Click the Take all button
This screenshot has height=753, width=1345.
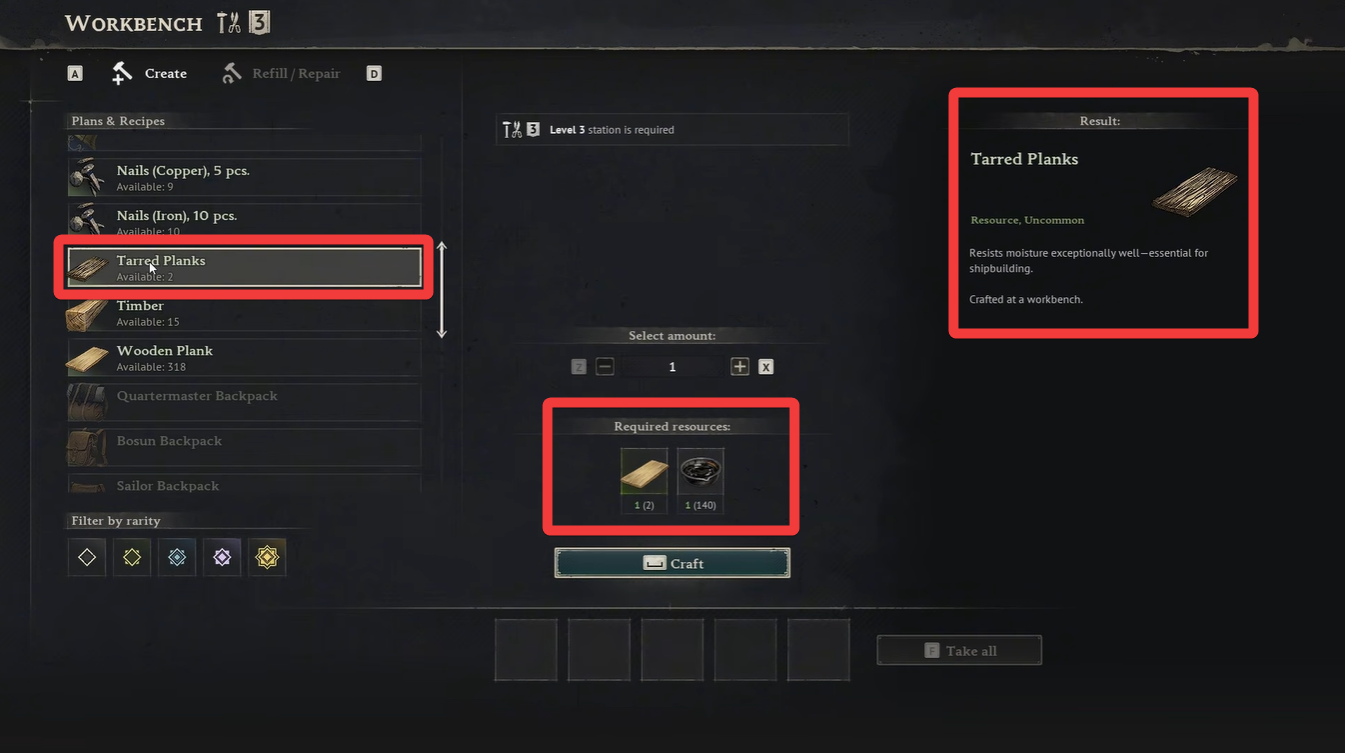point(958,649)
